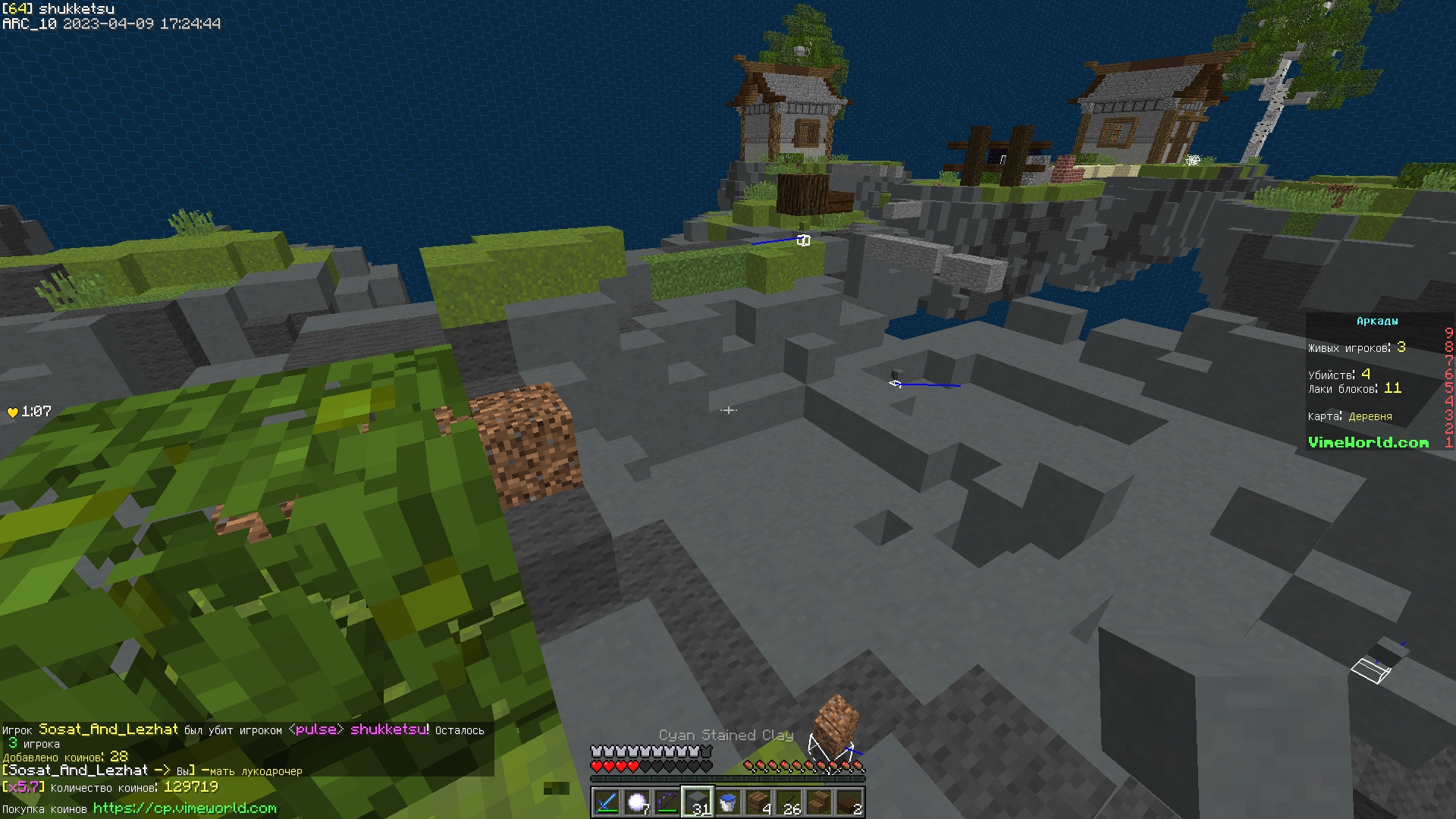Choose the arrow stack slot

point(789,802)
